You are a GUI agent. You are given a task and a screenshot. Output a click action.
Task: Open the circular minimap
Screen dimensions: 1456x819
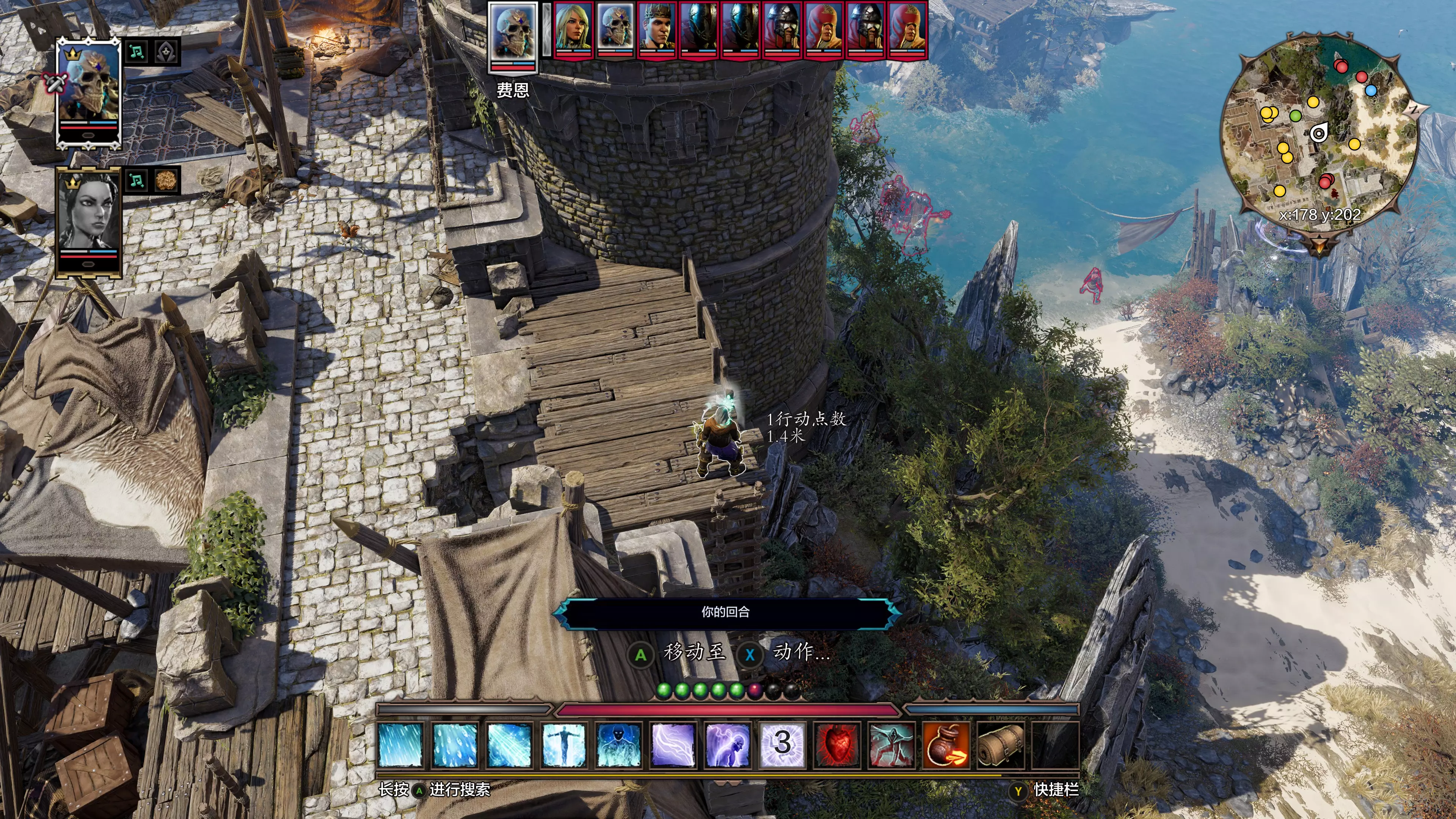[x=1319, y=133]
